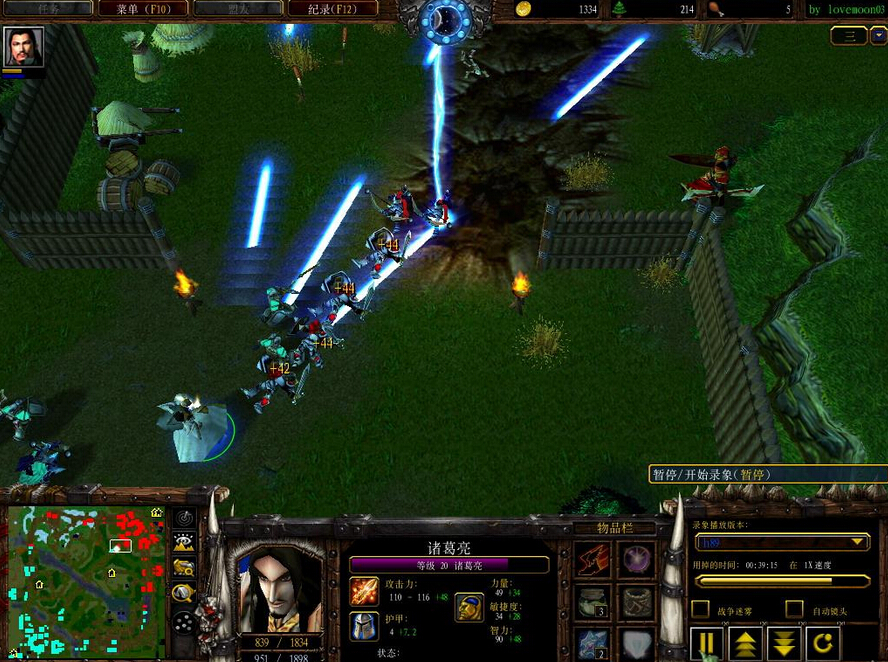Screen dimensions: 888x662
Task: Toggle the 自动镜头 auto camera checkbox
Action: [794, 608]
